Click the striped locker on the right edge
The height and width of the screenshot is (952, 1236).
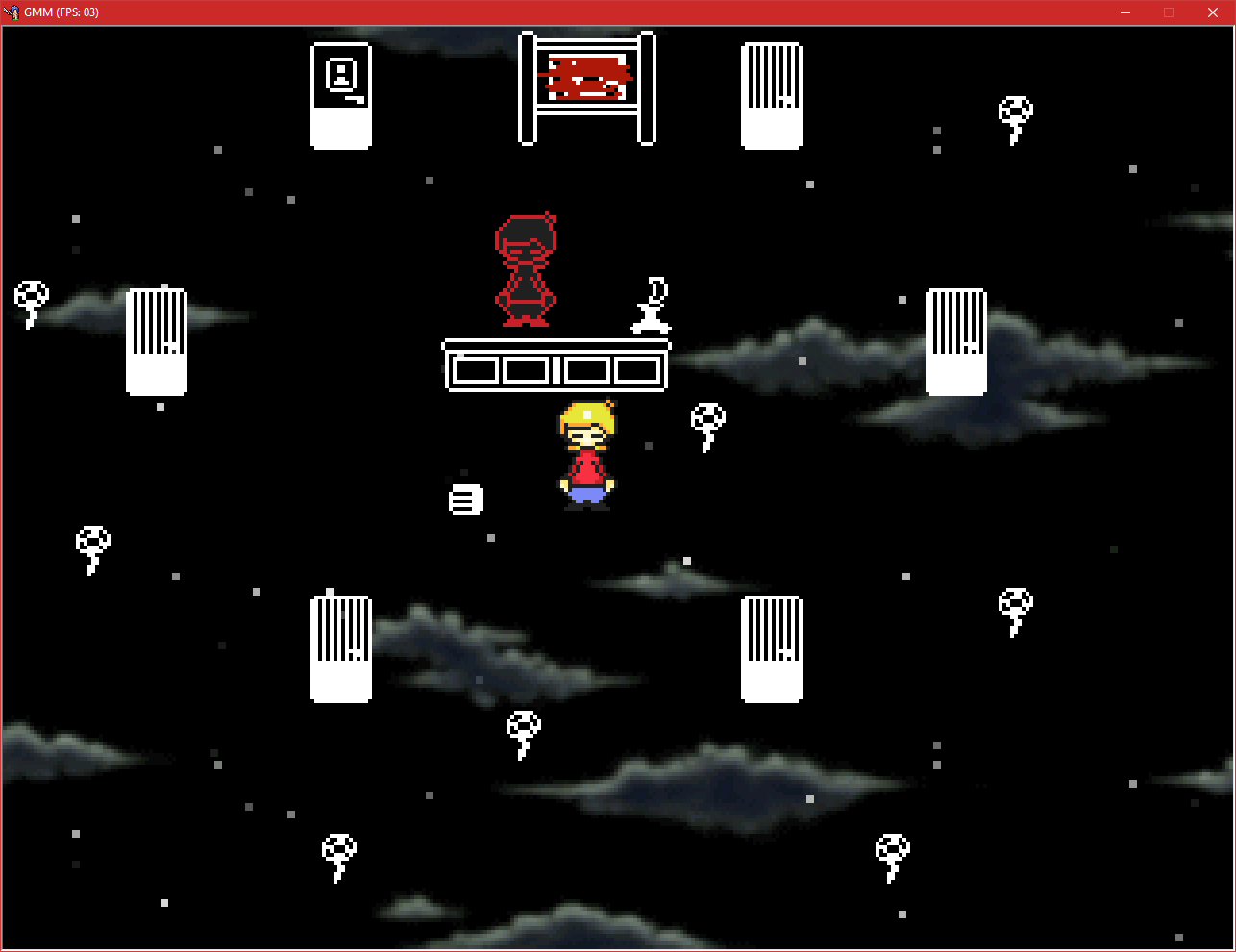pos(956,341)
